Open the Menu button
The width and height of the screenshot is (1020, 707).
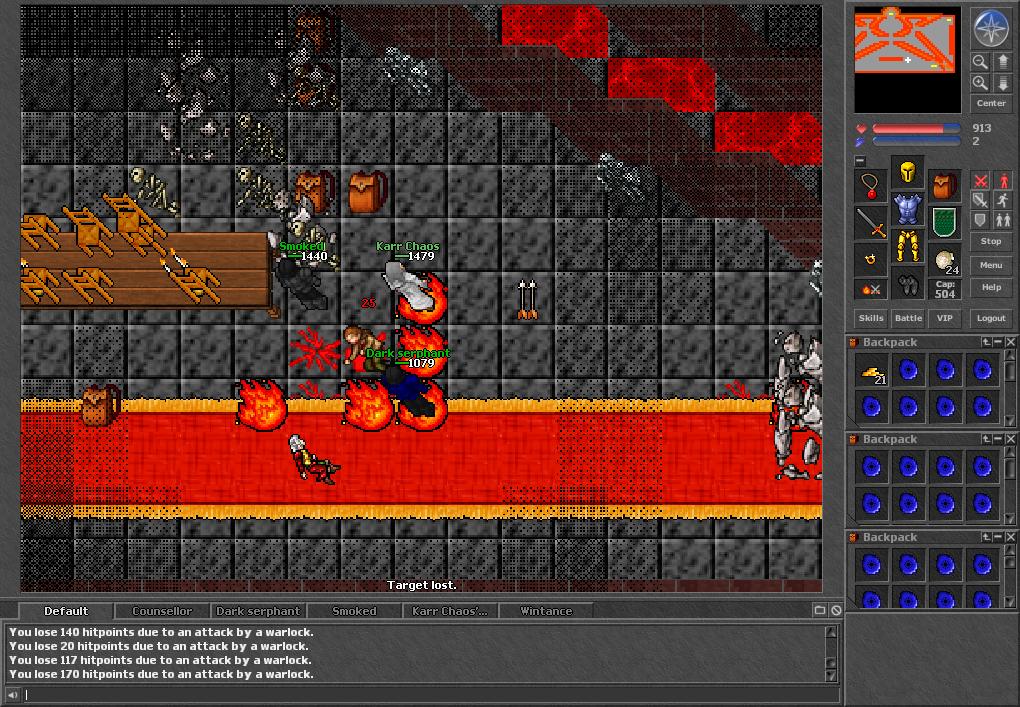pyautogui.click(x=991, y=265)
